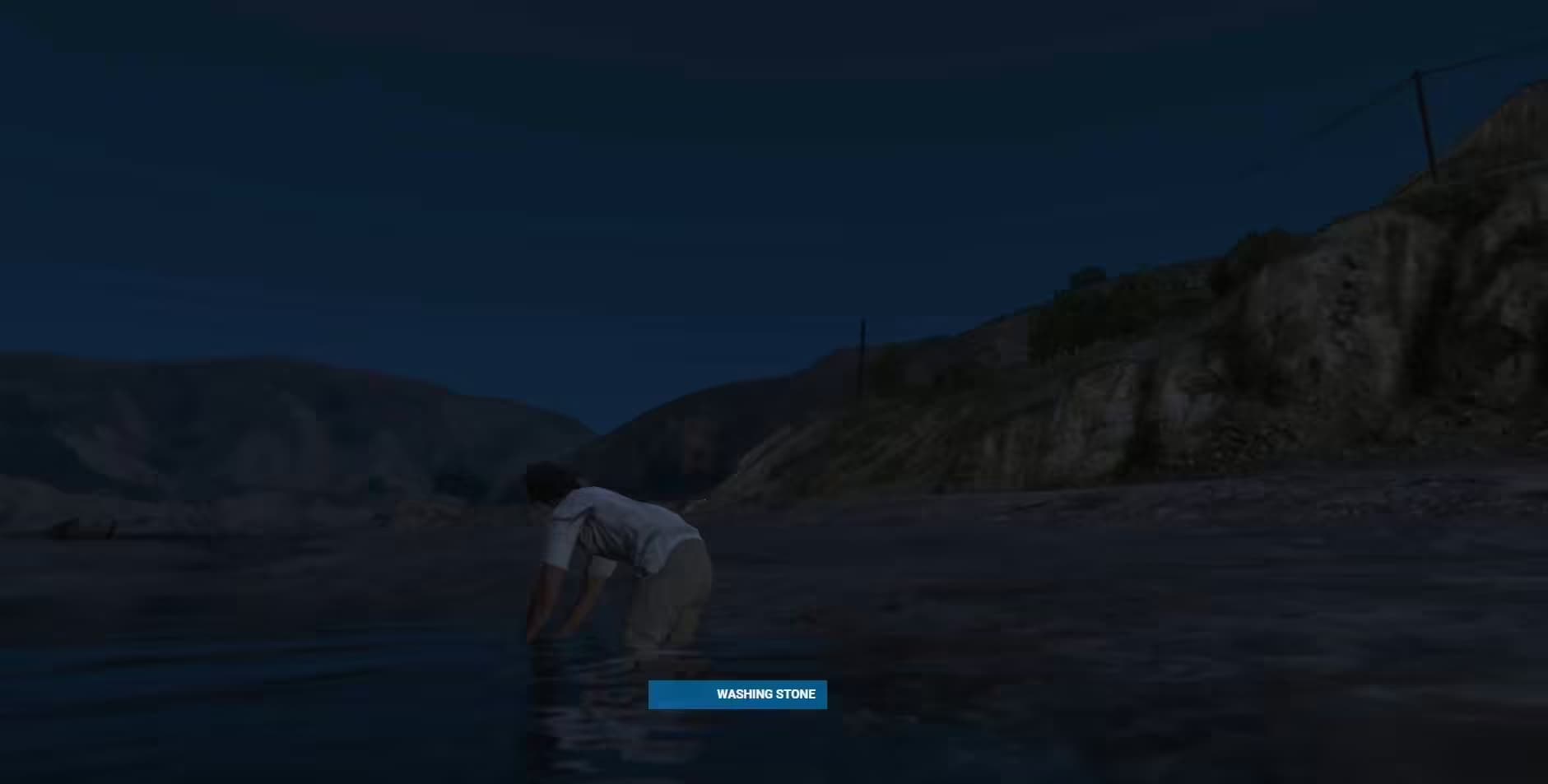Click the blue progress bar fill
Image resolution: width=1548 pixels, height=784 pixels.
[691, 694]
